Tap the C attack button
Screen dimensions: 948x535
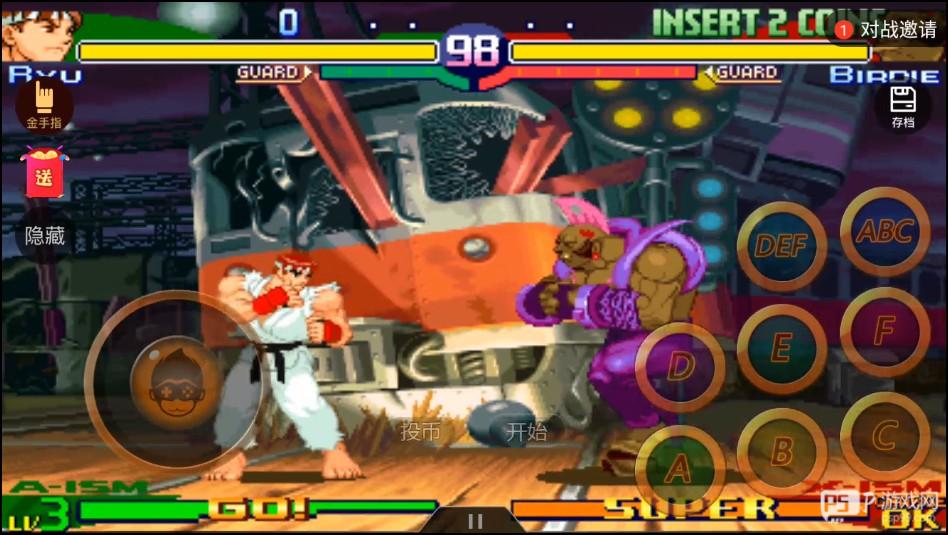pyautogui.click(x=884, y=437)
